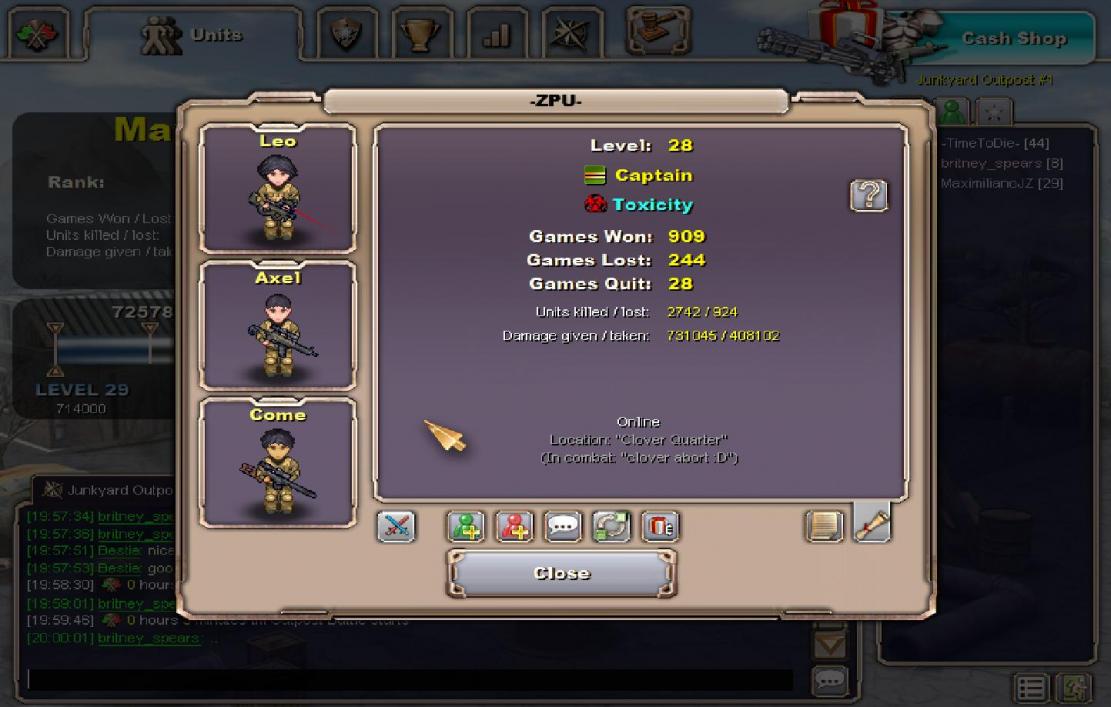Viewport: 1111px width, 707px height.
Task: Choose the unit portrait named Come
Action: [278, 463]
